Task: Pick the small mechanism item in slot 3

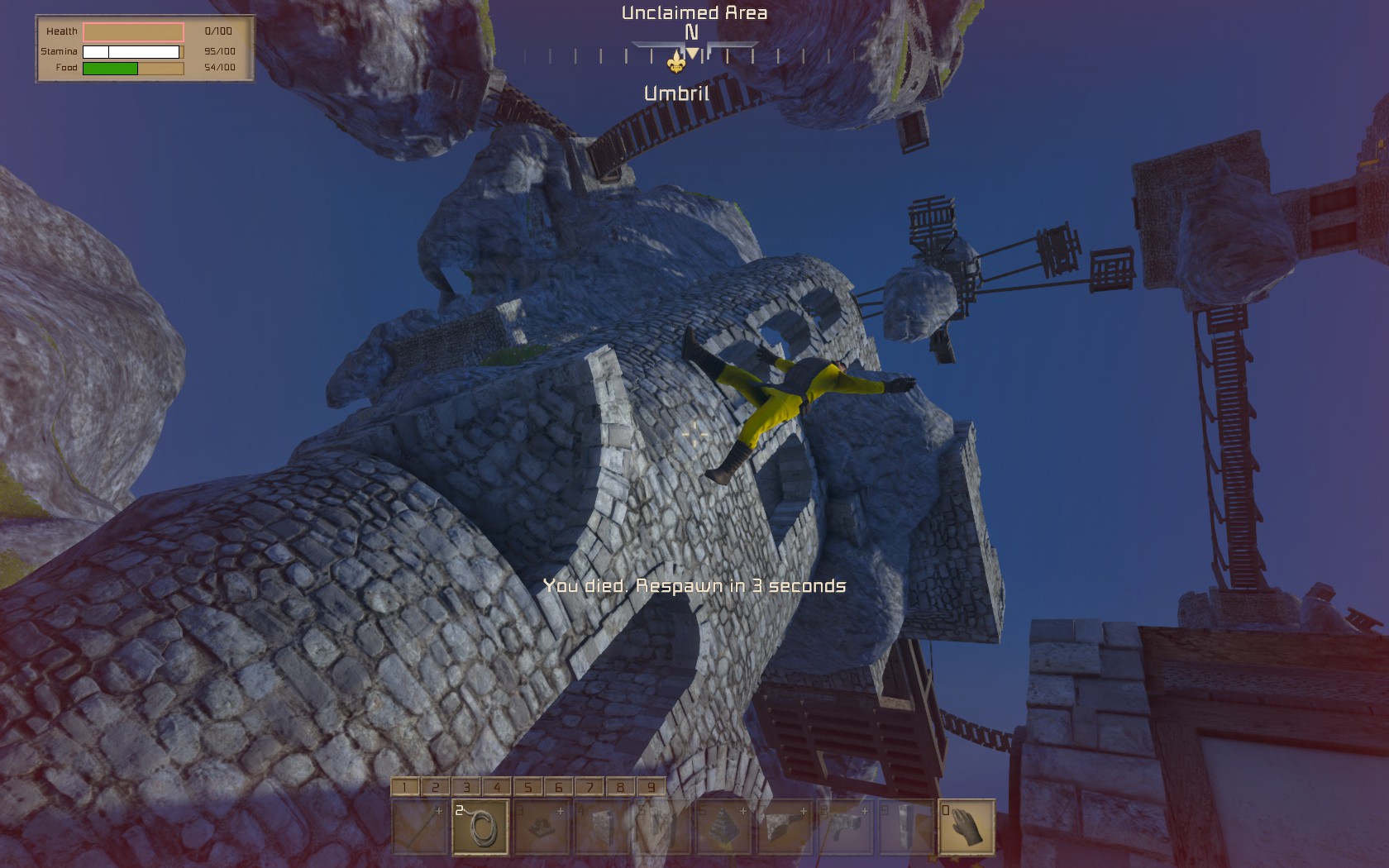Action: (x=542, y=829)
